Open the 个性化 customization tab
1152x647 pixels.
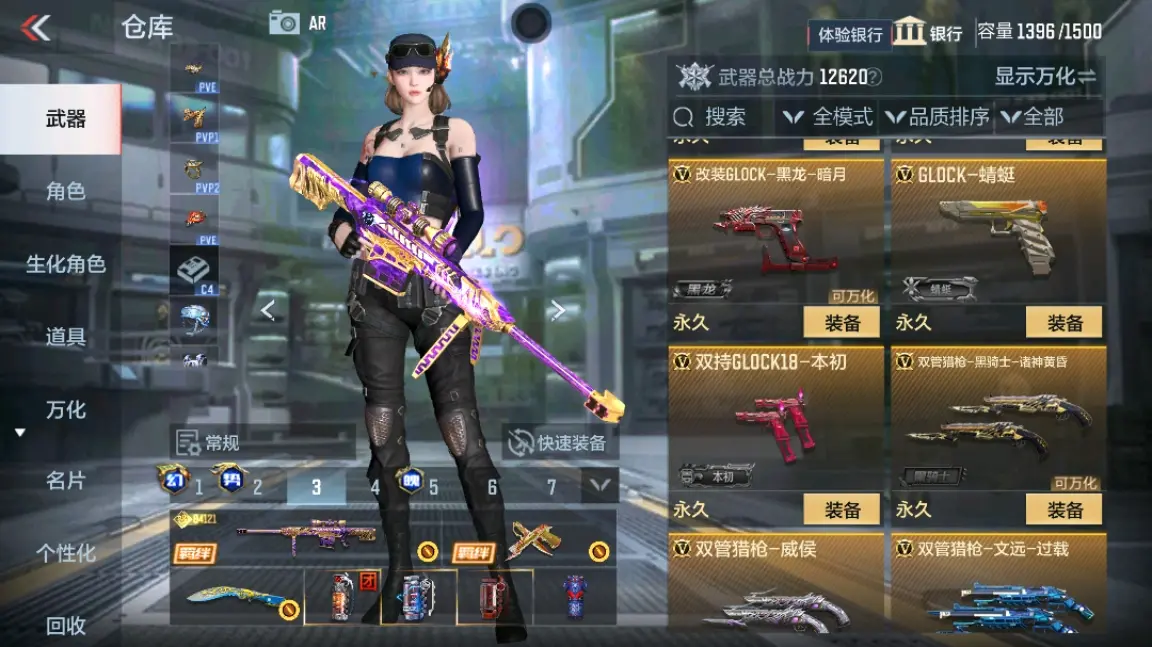point(64,553)
